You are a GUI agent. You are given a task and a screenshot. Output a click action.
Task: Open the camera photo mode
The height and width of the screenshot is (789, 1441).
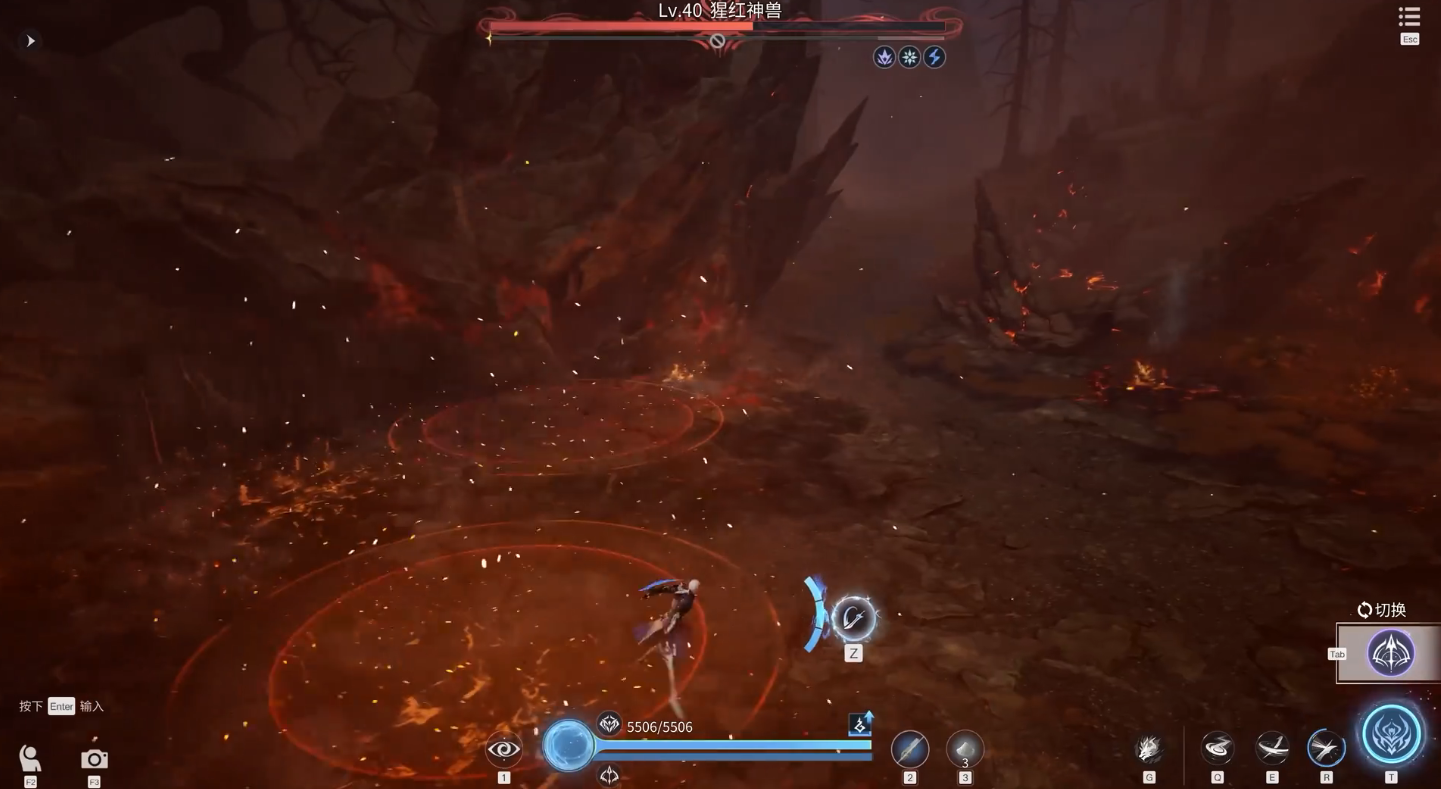click(x=94, y=759)
